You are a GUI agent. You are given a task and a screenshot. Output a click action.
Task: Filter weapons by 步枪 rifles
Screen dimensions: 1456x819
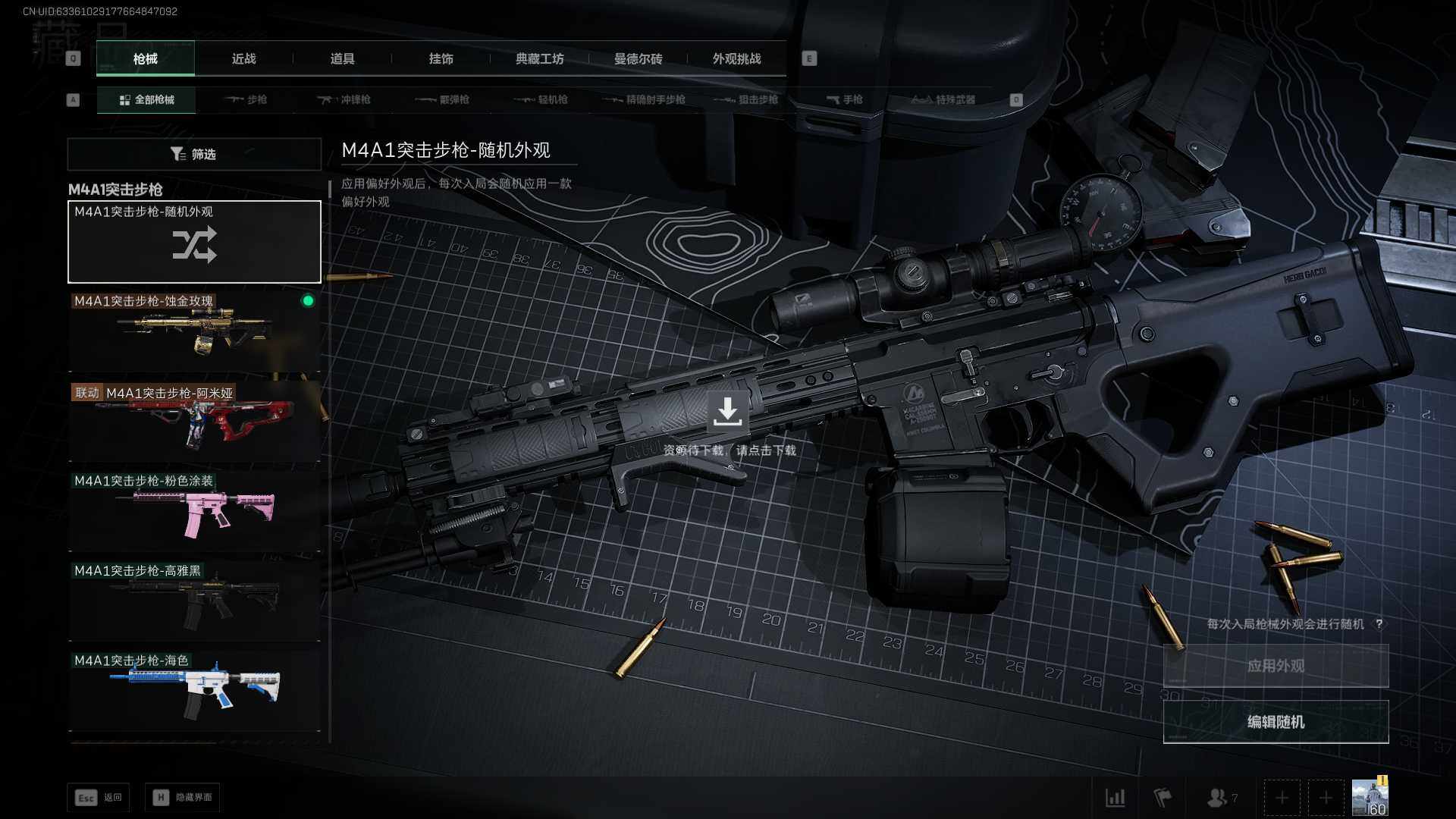246,99
